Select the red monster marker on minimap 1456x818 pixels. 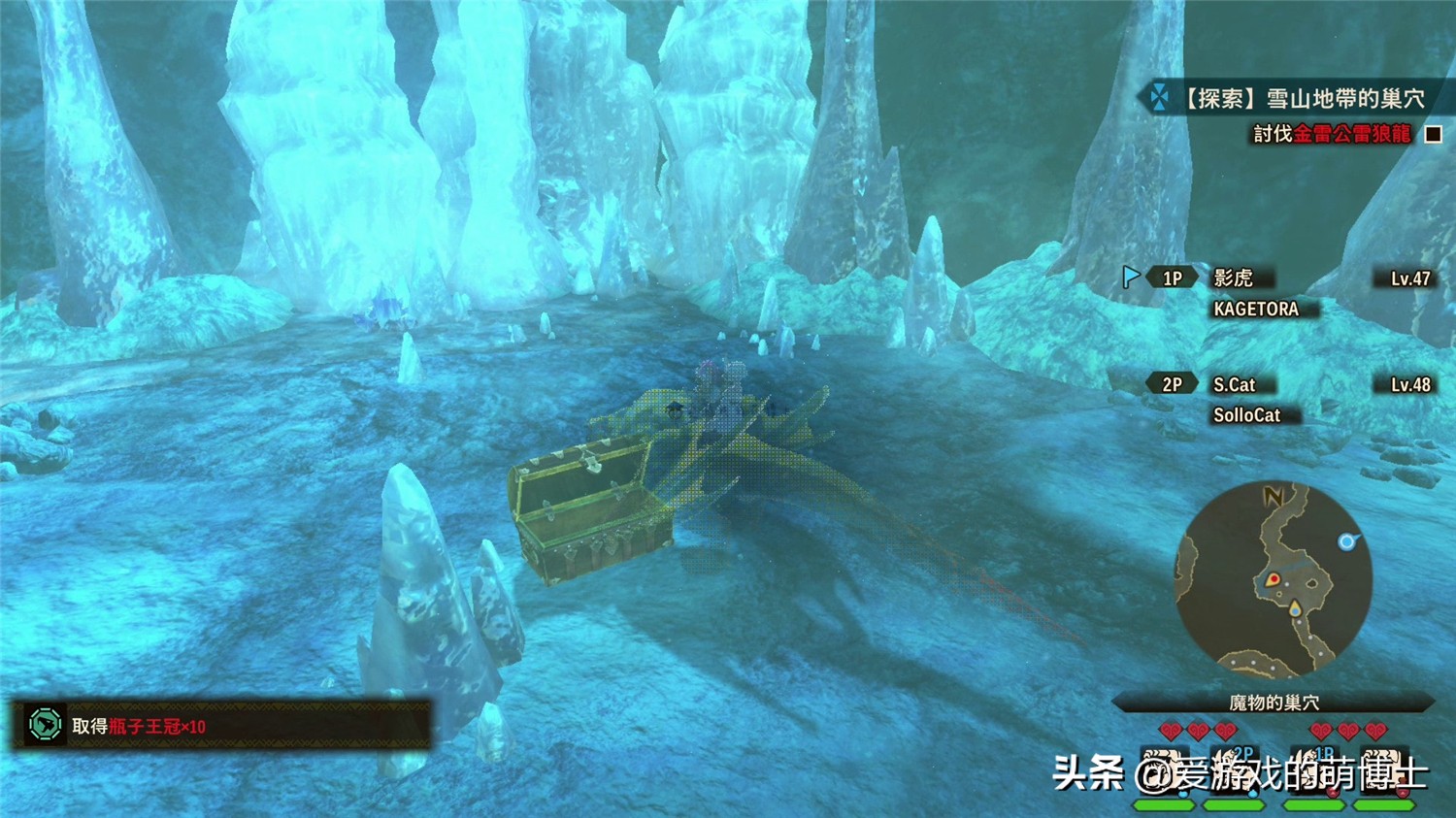(x=1274, y=580)
